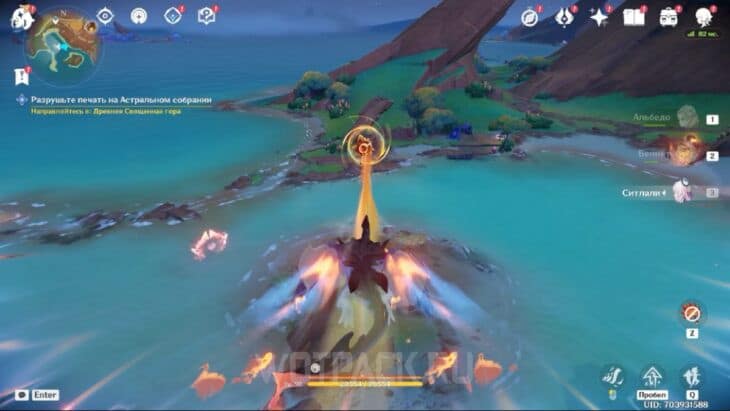730x411 pixels.
Task: Switch to party member Альбедо
Action: pyautogui.click(x=687, y=117)
